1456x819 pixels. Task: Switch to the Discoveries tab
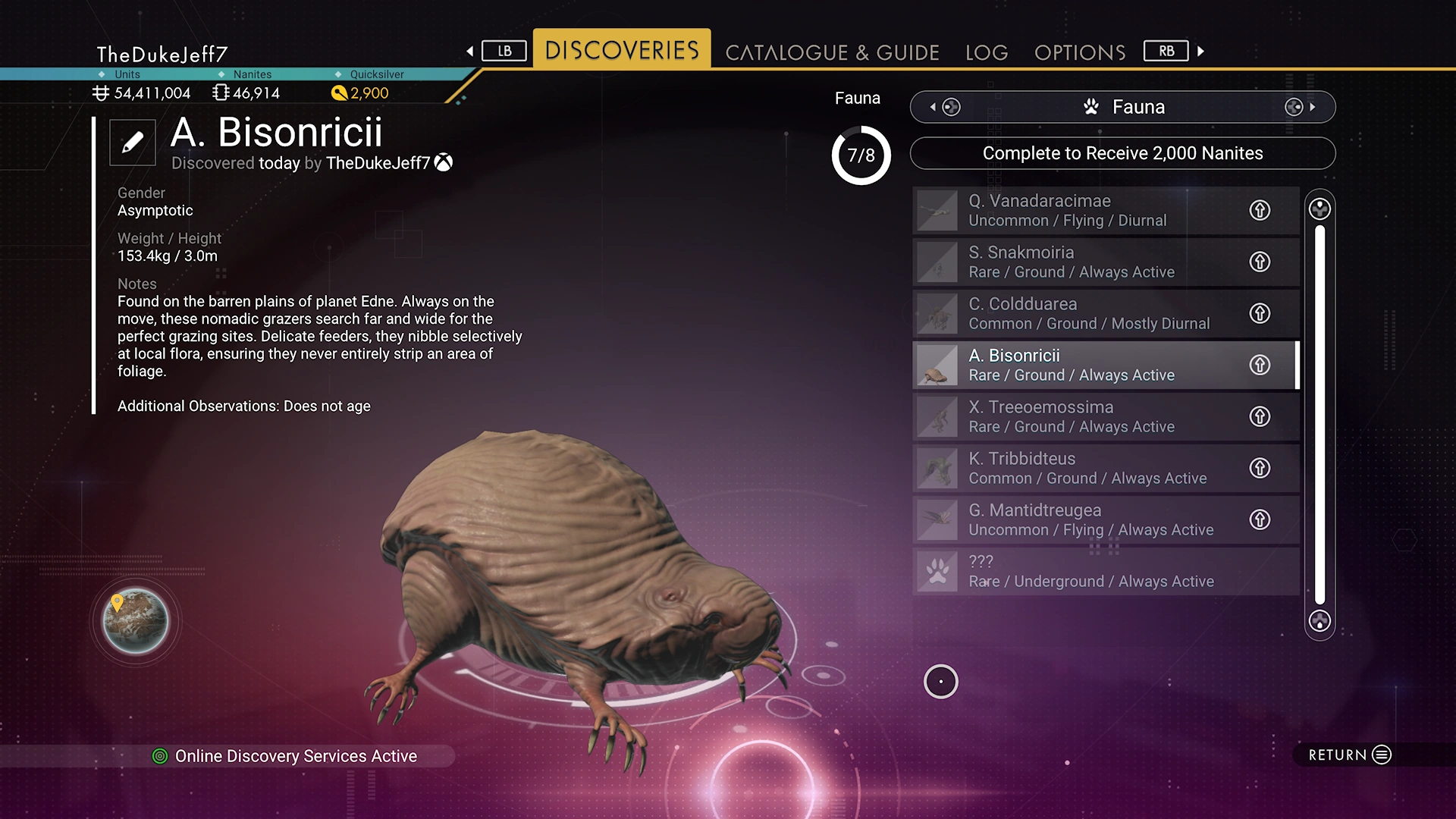point(622,50)
